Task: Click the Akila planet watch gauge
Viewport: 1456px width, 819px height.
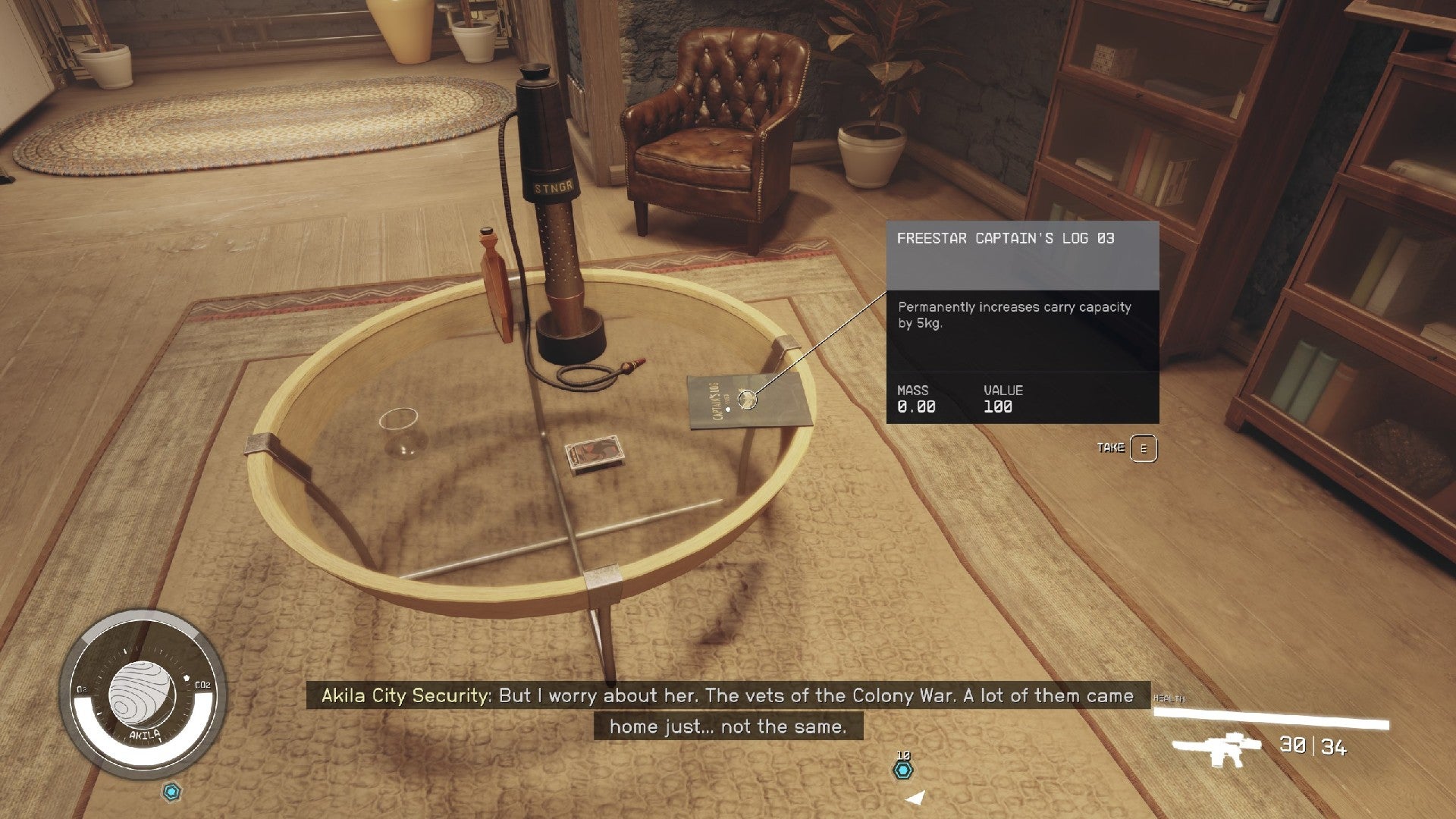Action: pyautogui.click(x=143, y=695)
